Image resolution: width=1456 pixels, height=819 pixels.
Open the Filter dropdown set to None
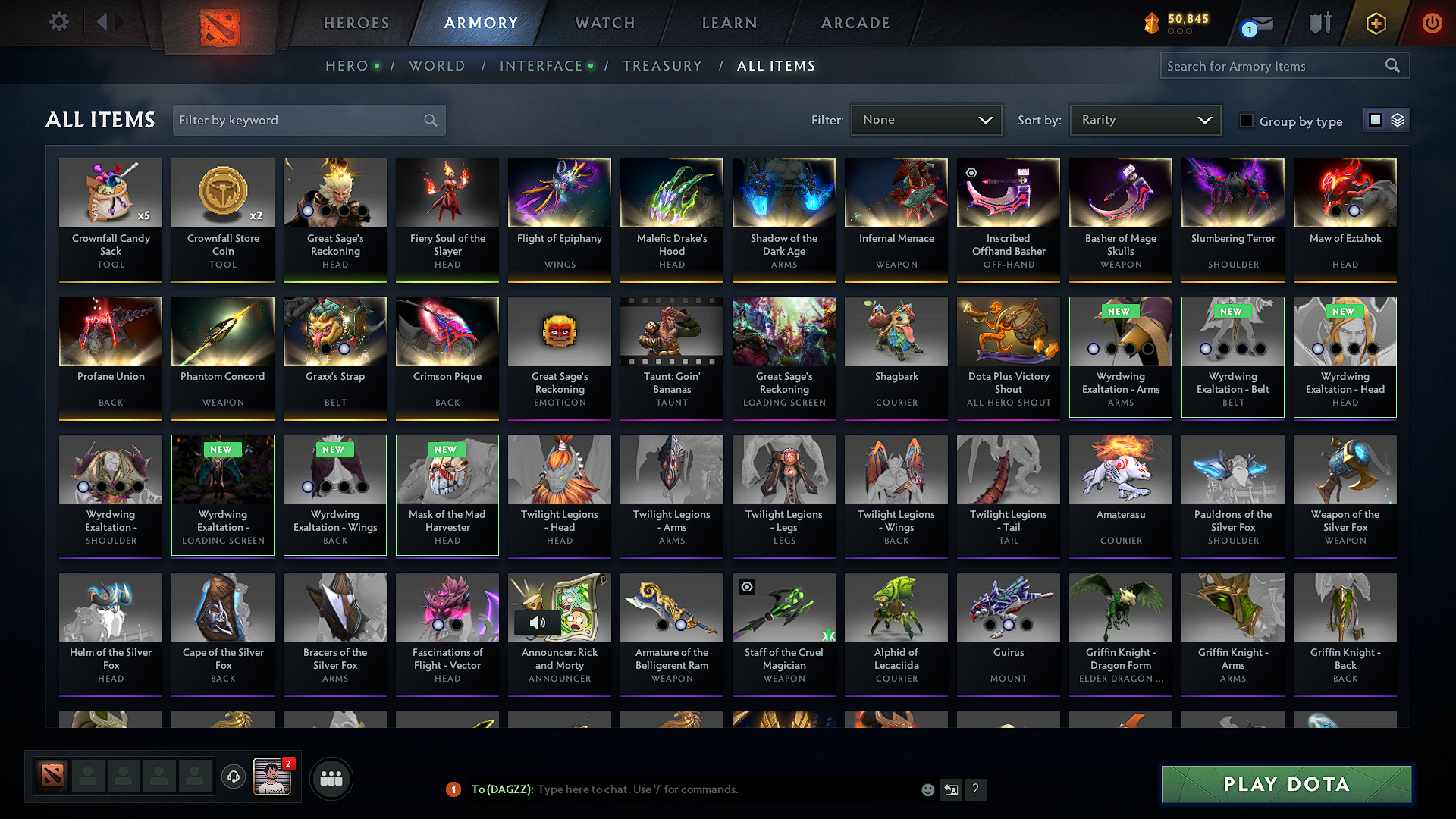pyautogui.click(x=926, y=119)
